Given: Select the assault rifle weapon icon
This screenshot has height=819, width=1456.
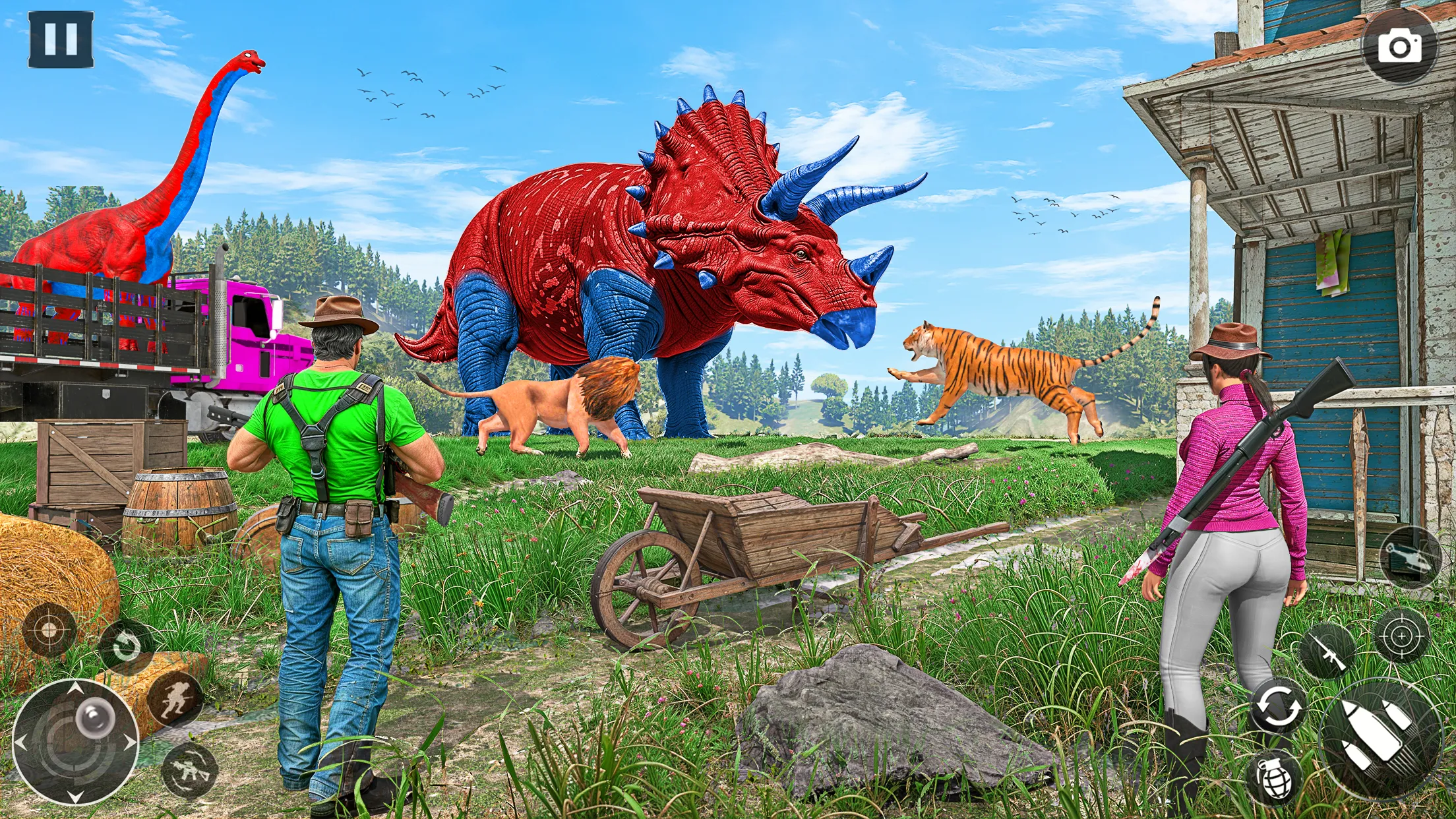Looking at the screenshot, I should click(1327, 652).
